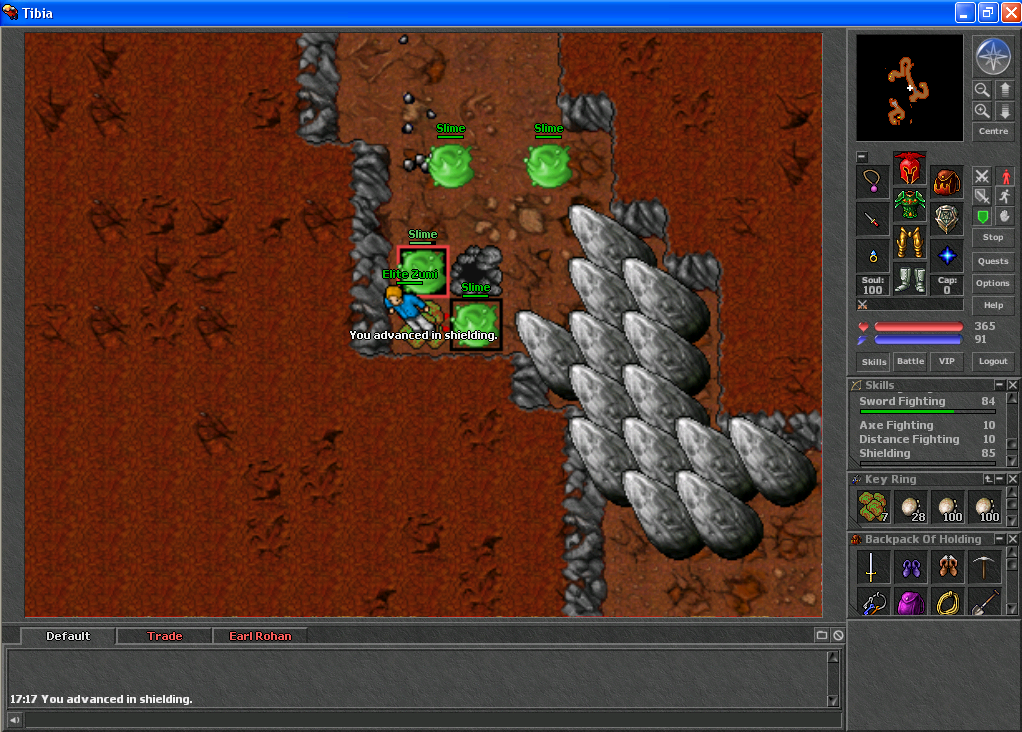Click the minimap compass rose

pos(993,56)
